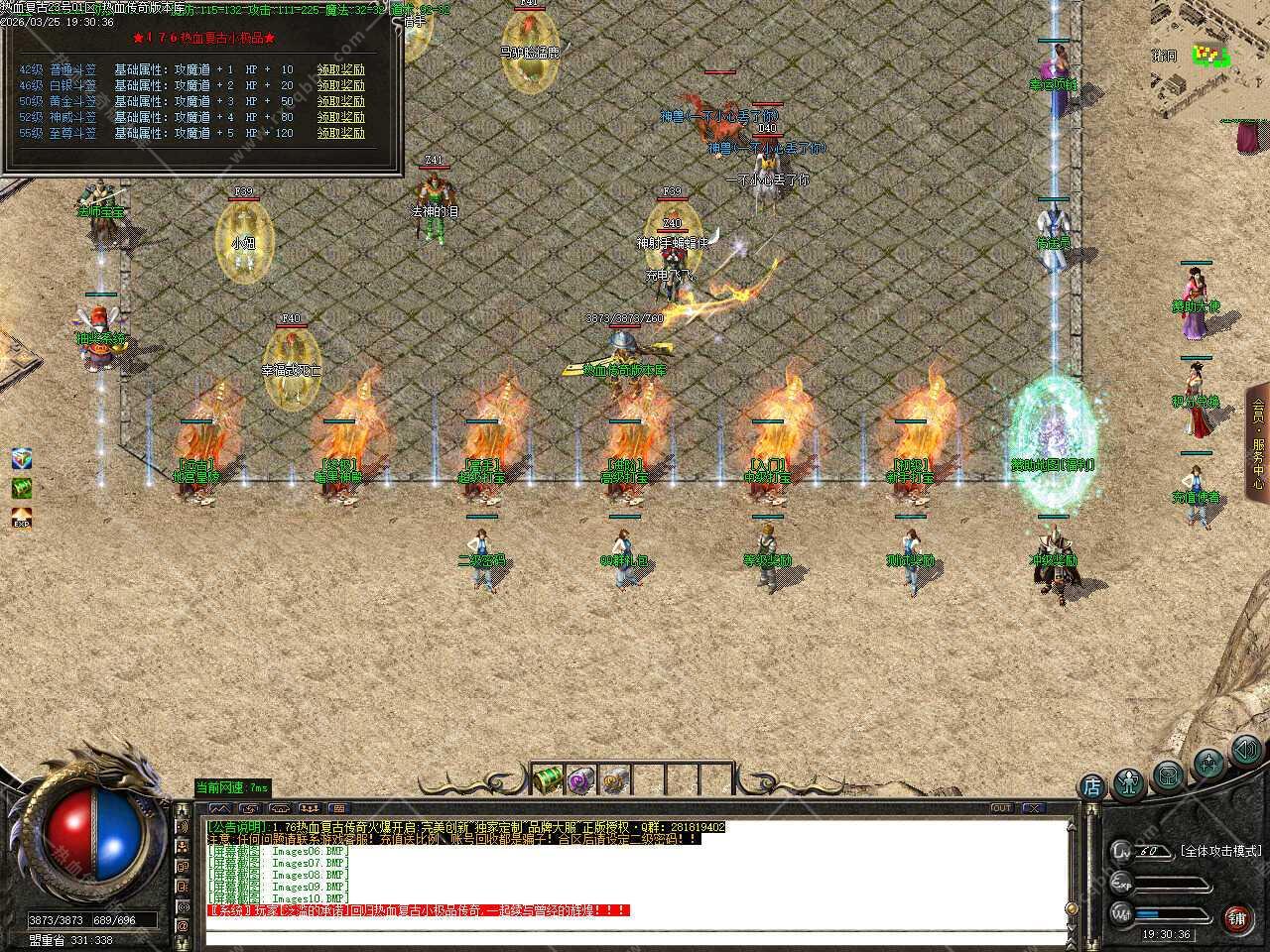1270x952 pixels.
Task: Claim the 50级 黄金斗笠 reward link
Action: click(x=340, y=101)
